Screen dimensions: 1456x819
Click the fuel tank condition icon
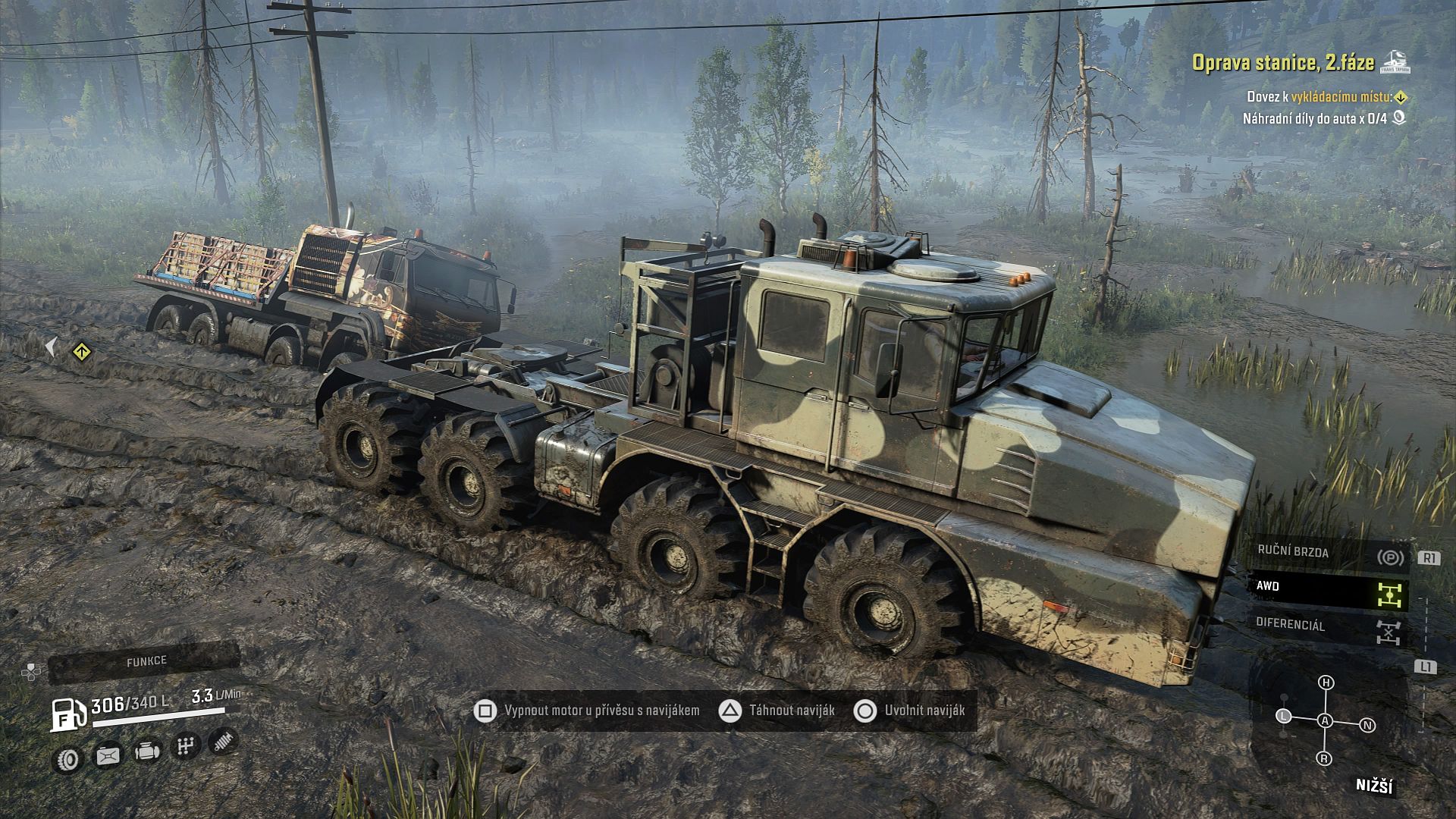(108, 755)
